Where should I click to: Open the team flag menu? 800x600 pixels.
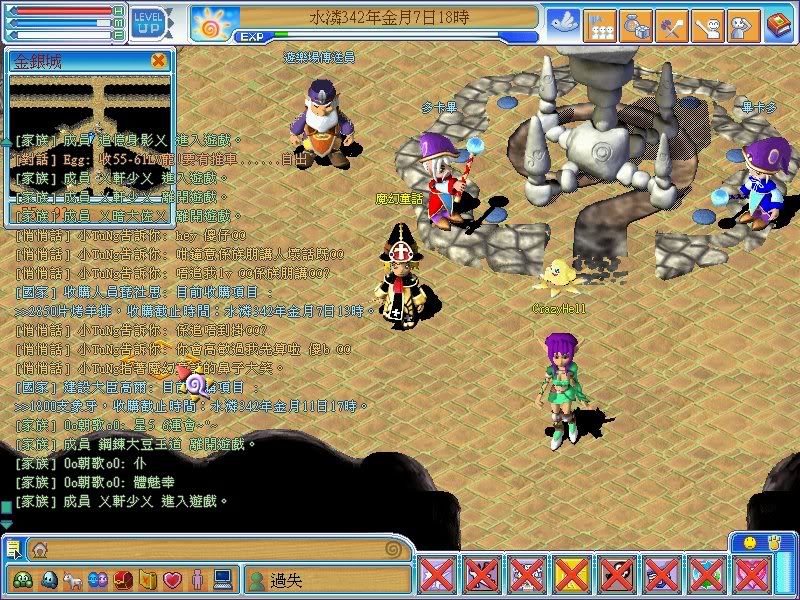[600, 22]
